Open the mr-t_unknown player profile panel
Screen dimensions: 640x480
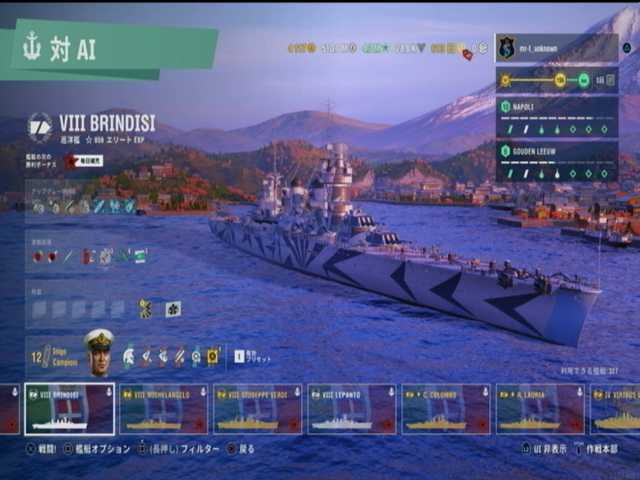pos(556,47)
